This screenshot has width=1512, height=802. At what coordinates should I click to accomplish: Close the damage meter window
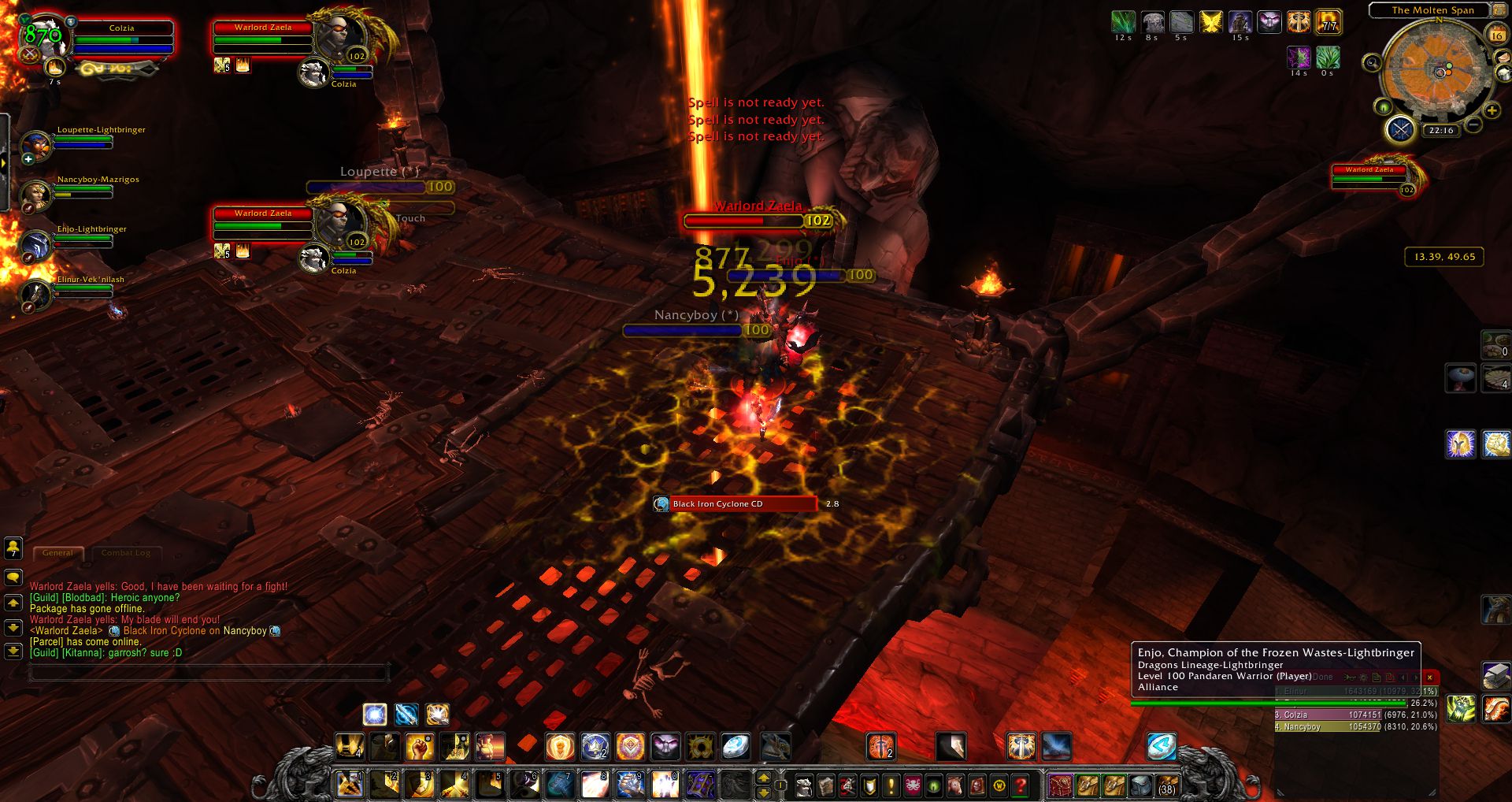(1429, 678)
